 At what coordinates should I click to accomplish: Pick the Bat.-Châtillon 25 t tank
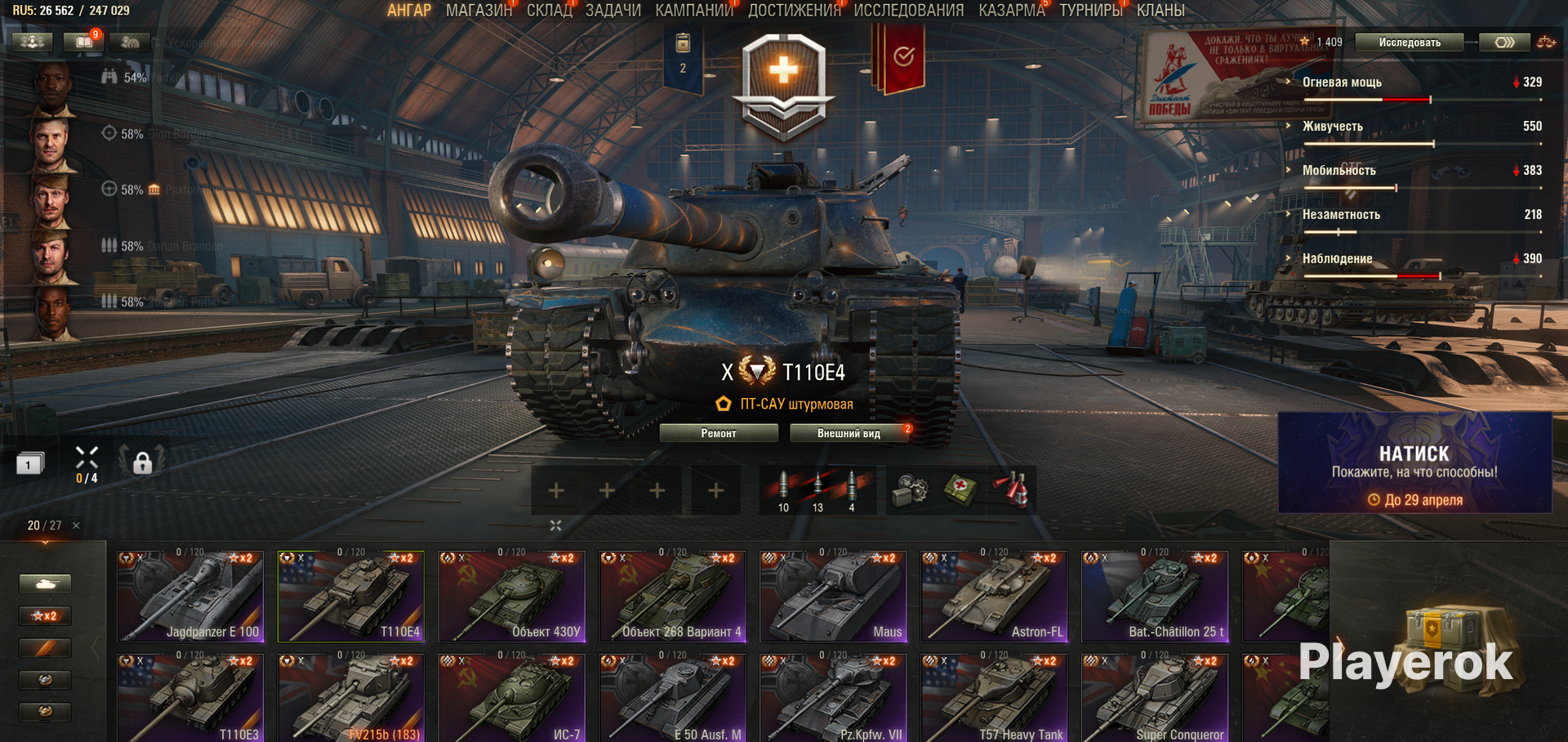pos(1155,597)
